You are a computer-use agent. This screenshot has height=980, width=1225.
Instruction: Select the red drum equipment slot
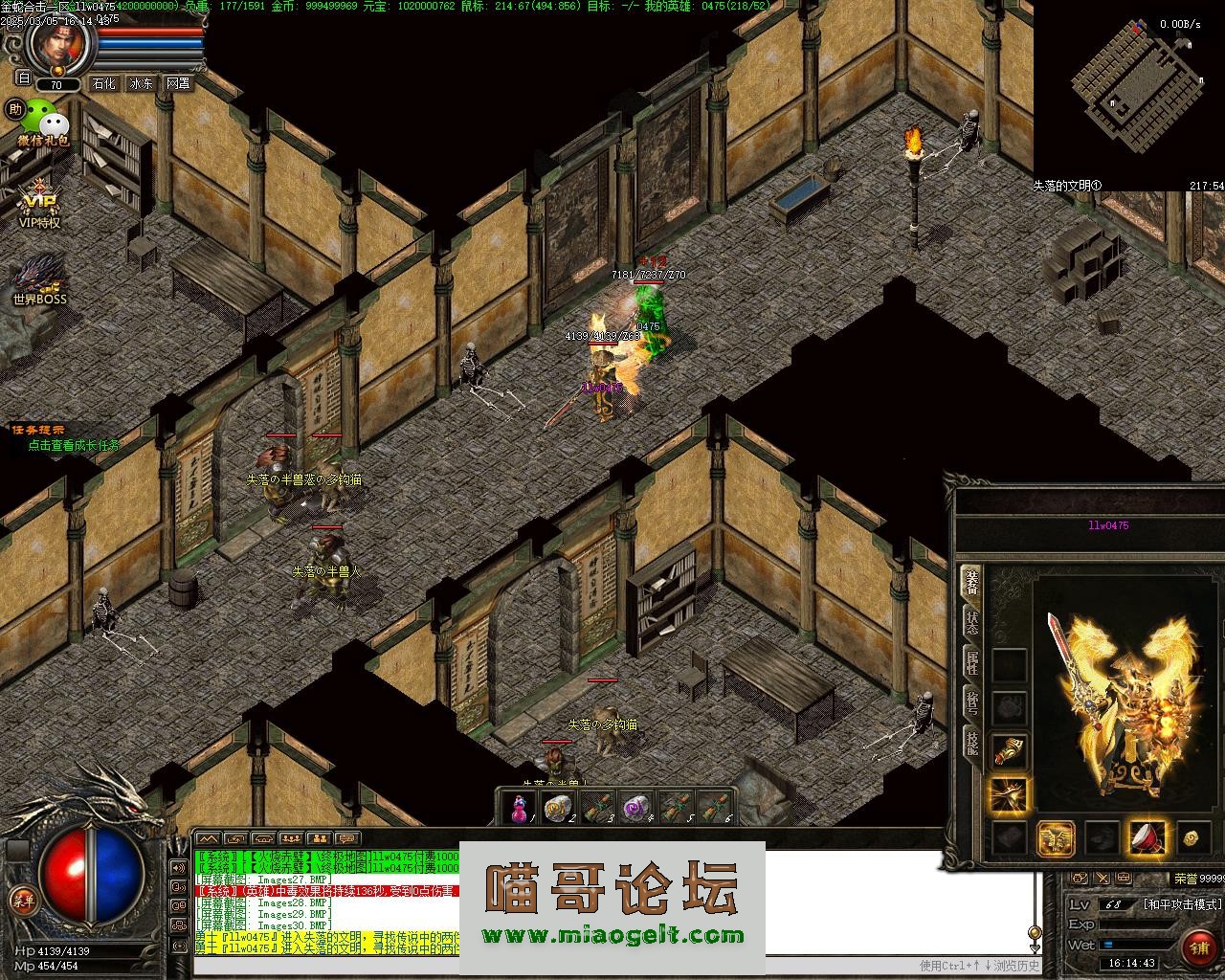(x=1147, y=838)
